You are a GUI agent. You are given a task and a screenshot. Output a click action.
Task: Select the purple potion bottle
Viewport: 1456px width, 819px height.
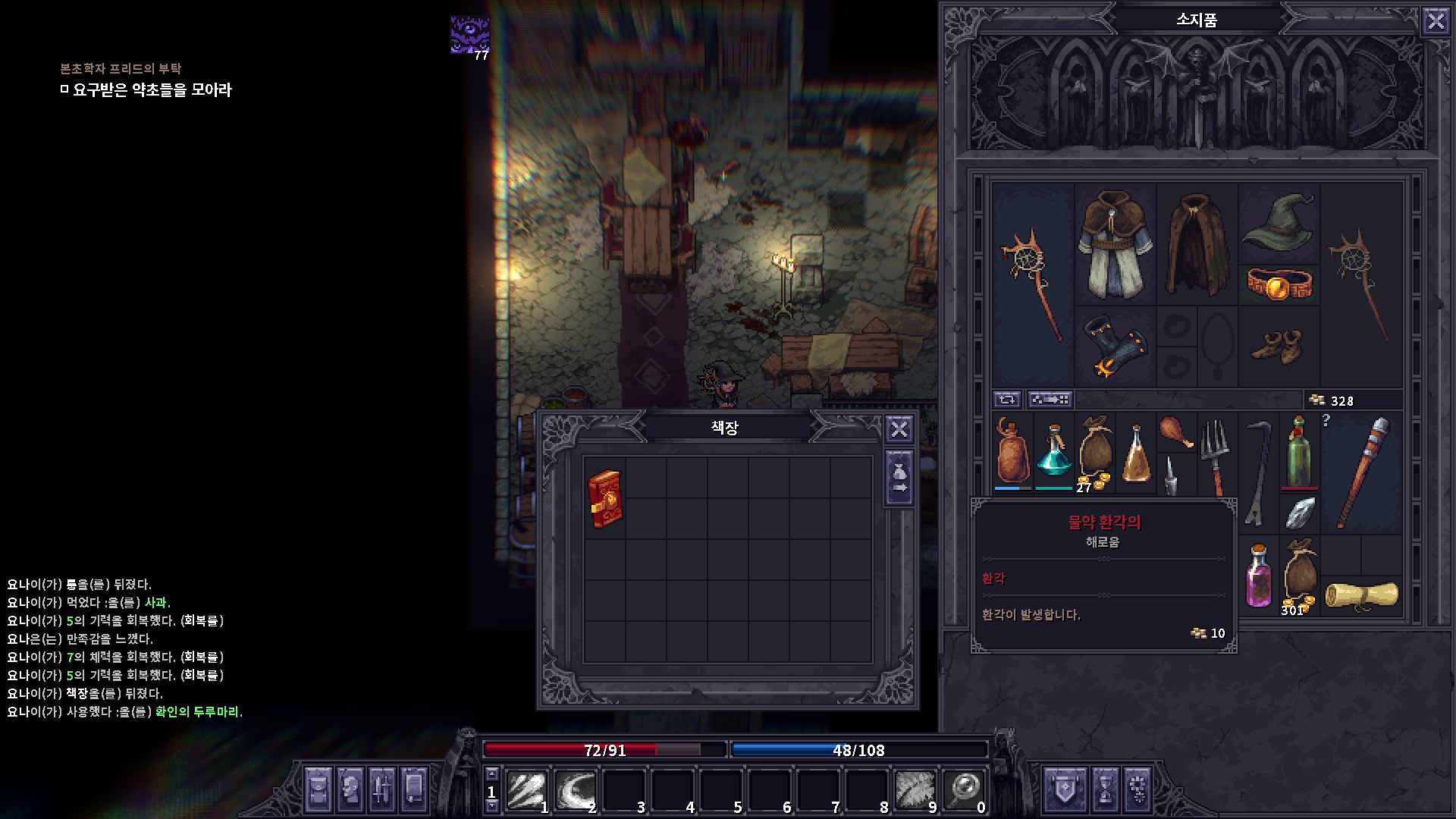point(1259,576)
